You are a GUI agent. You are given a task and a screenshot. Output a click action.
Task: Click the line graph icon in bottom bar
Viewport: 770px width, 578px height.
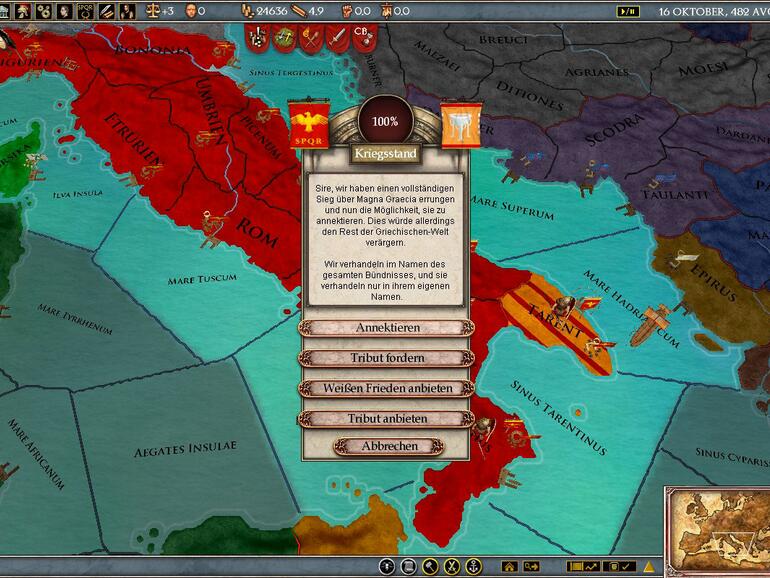coord(591,567)
